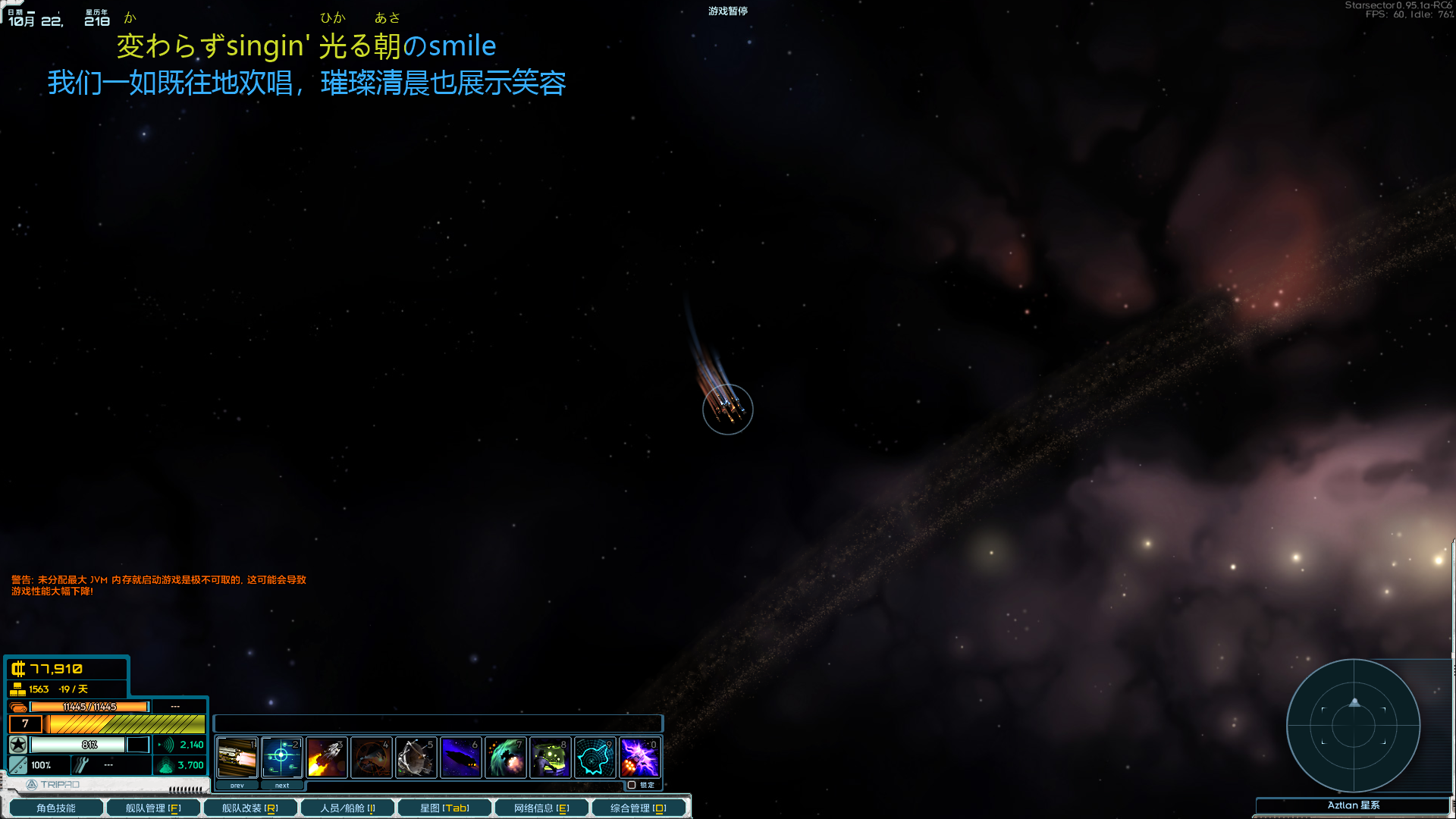Toggle the 锁定 lock checkbox
This screenshot has width=1456, height=819.
click(x=632, y=785)
